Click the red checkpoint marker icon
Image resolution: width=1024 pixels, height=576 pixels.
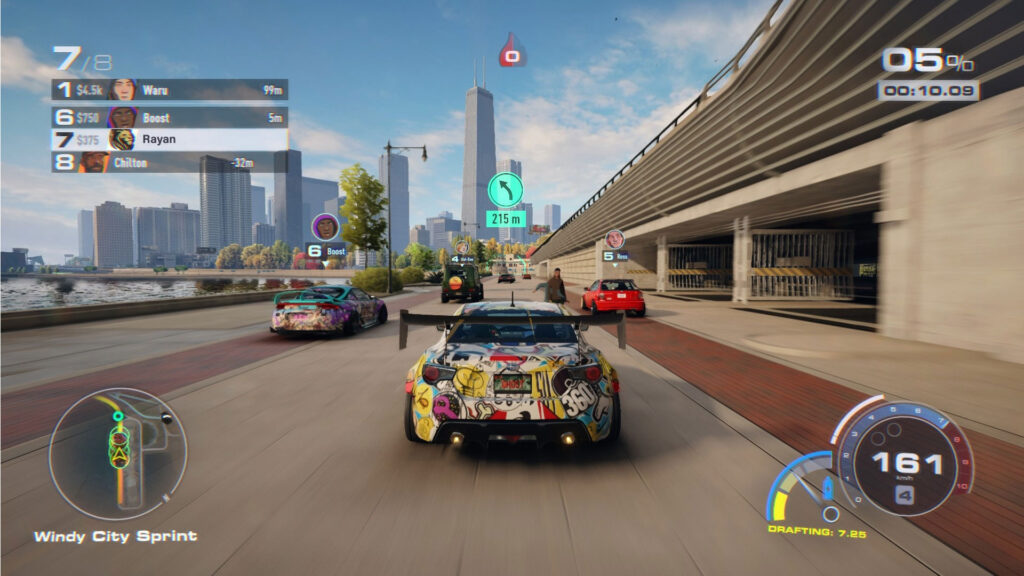(x=512, y=52)
